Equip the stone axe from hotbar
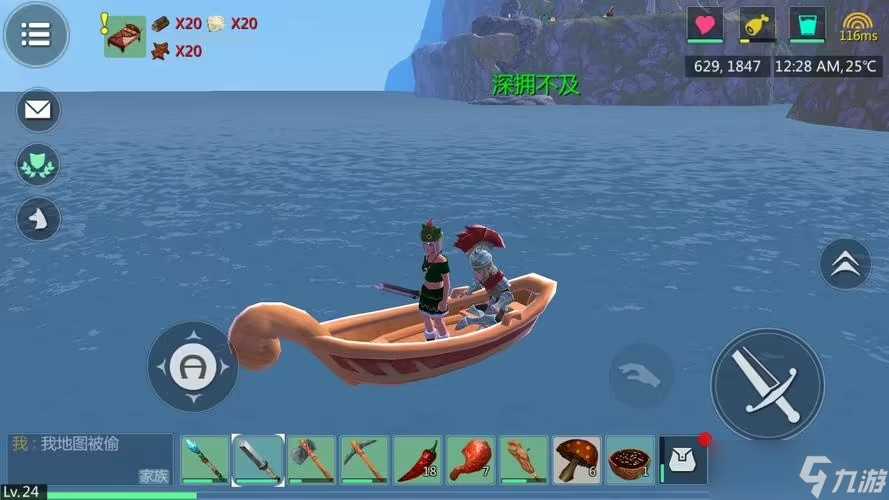Viewport: 889px width, 500px height. tap(311, 460)
